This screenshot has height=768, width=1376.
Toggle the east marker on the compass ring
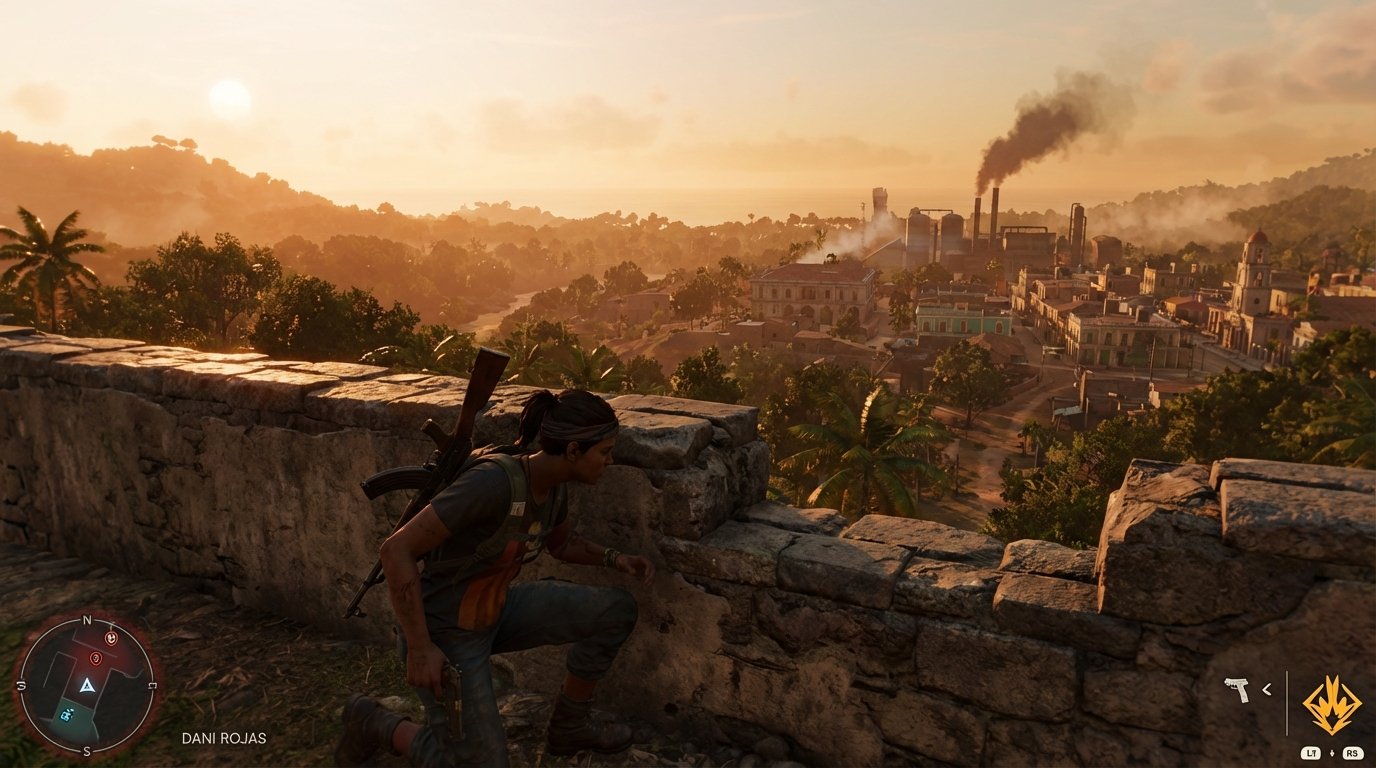pyautogui.click(x=153, y=684)
